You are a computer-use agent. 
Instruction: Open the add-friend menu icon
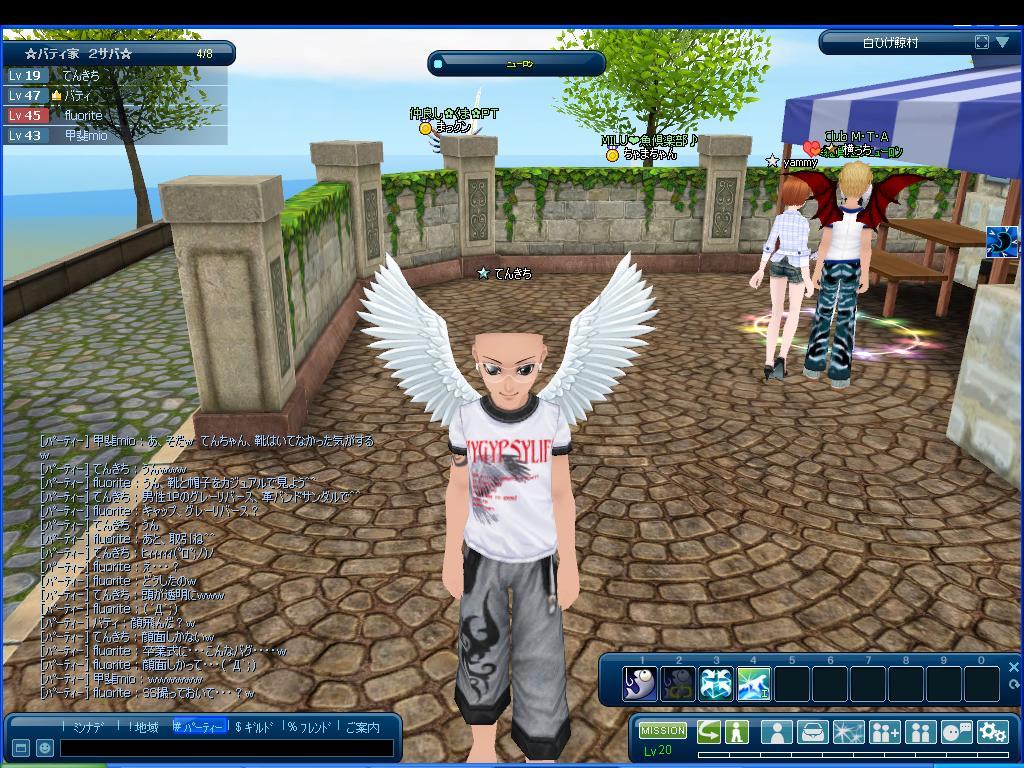tap(885, 731)
